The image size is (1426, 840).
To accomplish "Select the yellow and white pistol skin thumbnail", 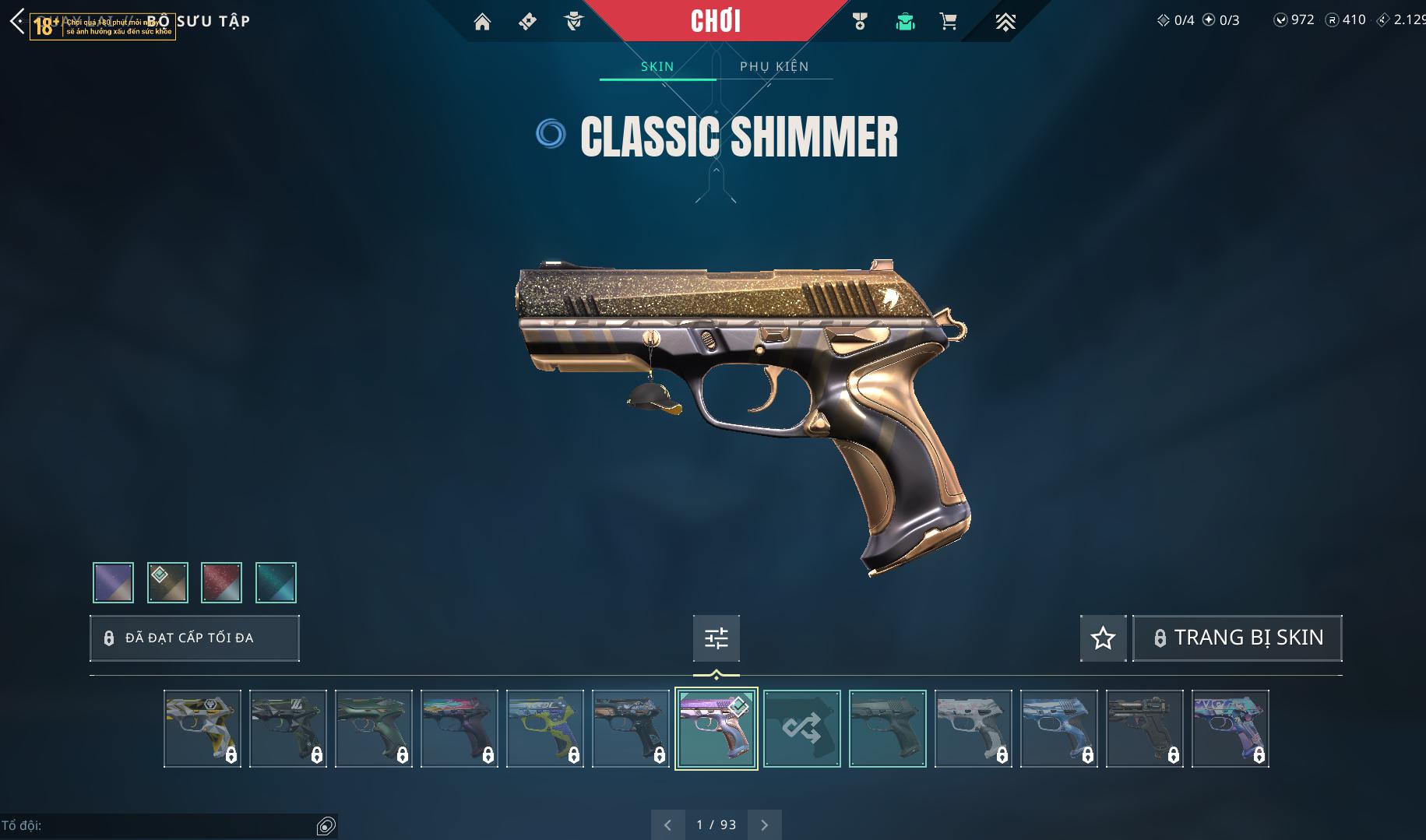I will [x=202, y=729].
